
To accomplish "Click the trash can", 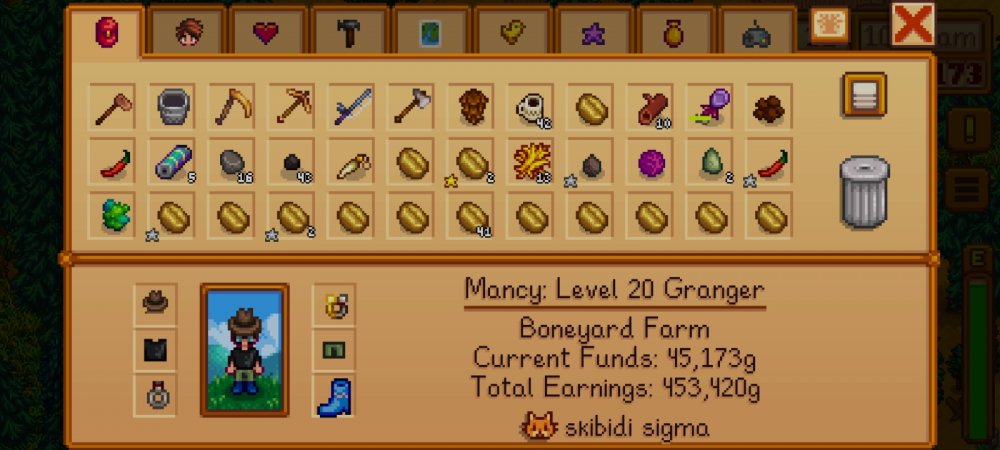I will coord(864,191).
